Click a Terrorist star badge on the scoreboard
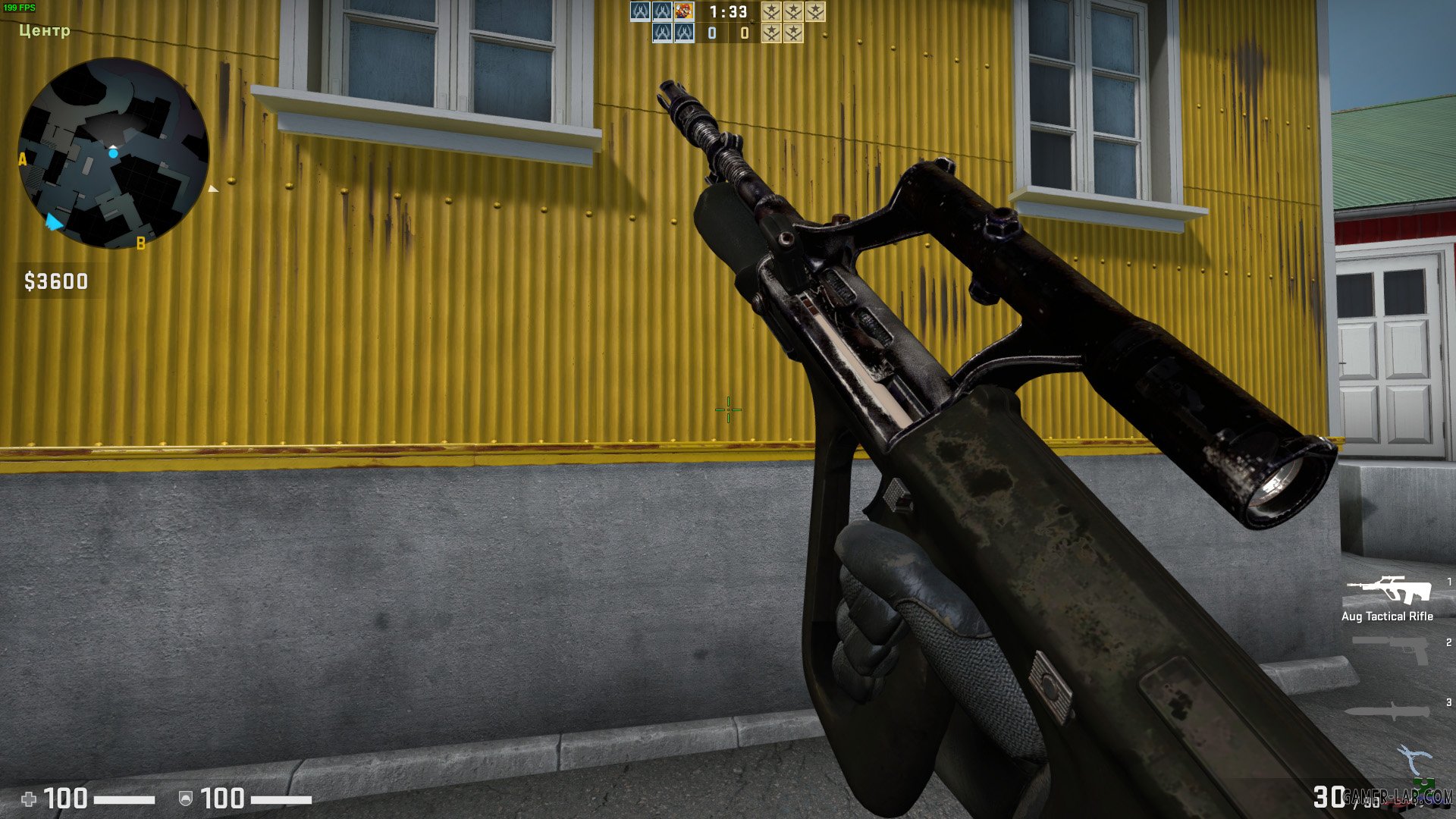Image resolution: width=1456 pixels, height=819 pixels. click(770, 11)
